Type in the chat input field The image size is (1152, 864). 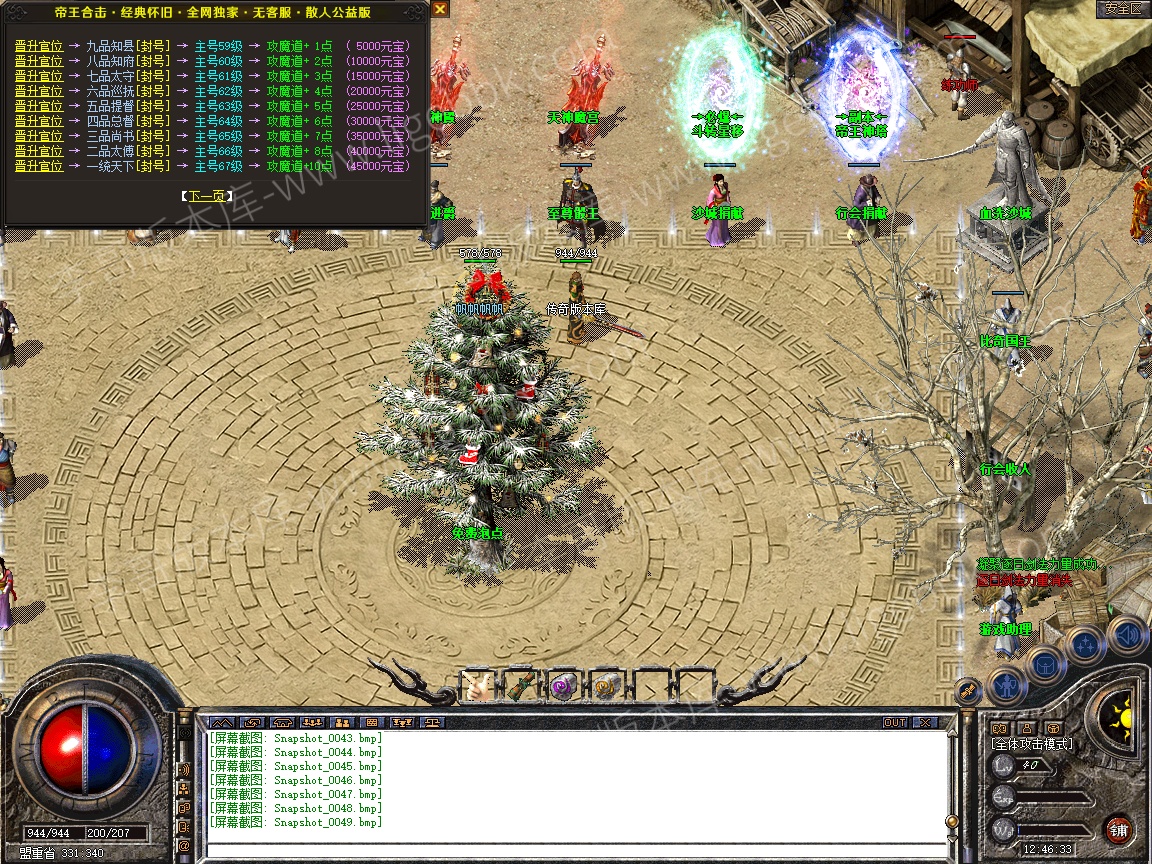[570, 850]
